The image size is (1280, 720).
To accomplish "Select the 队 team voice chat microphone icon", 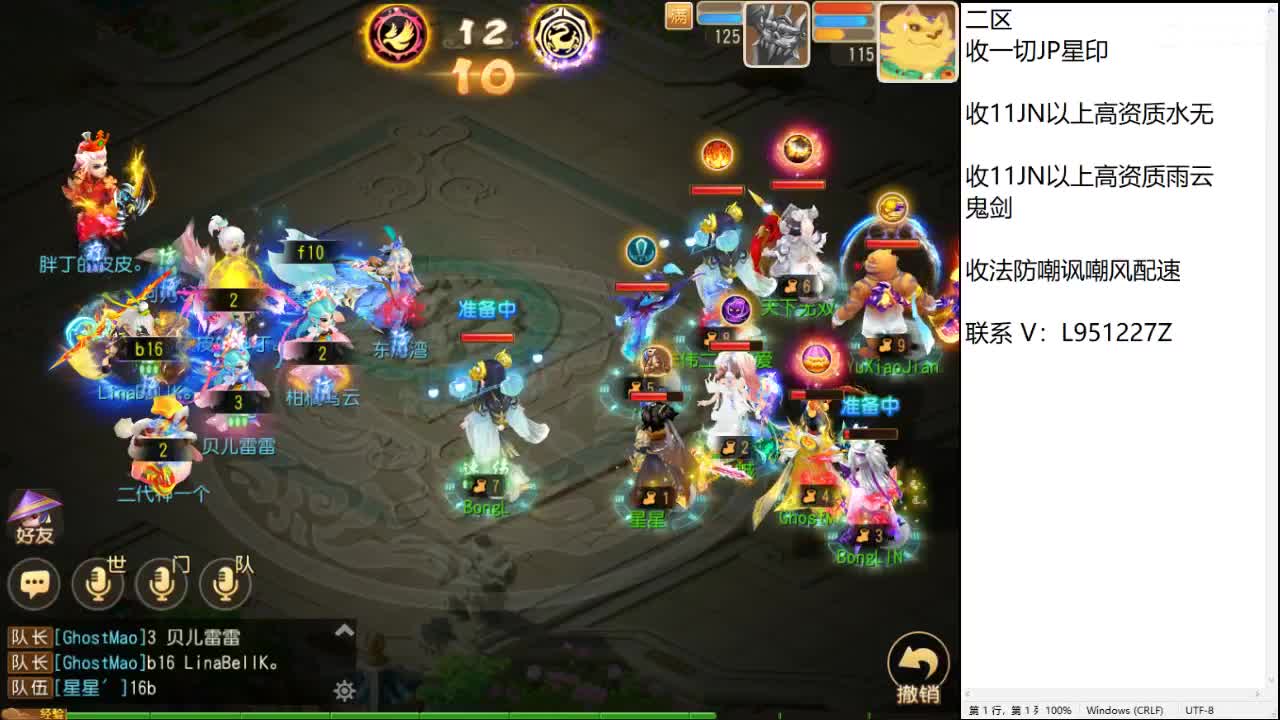I will 226,584.
